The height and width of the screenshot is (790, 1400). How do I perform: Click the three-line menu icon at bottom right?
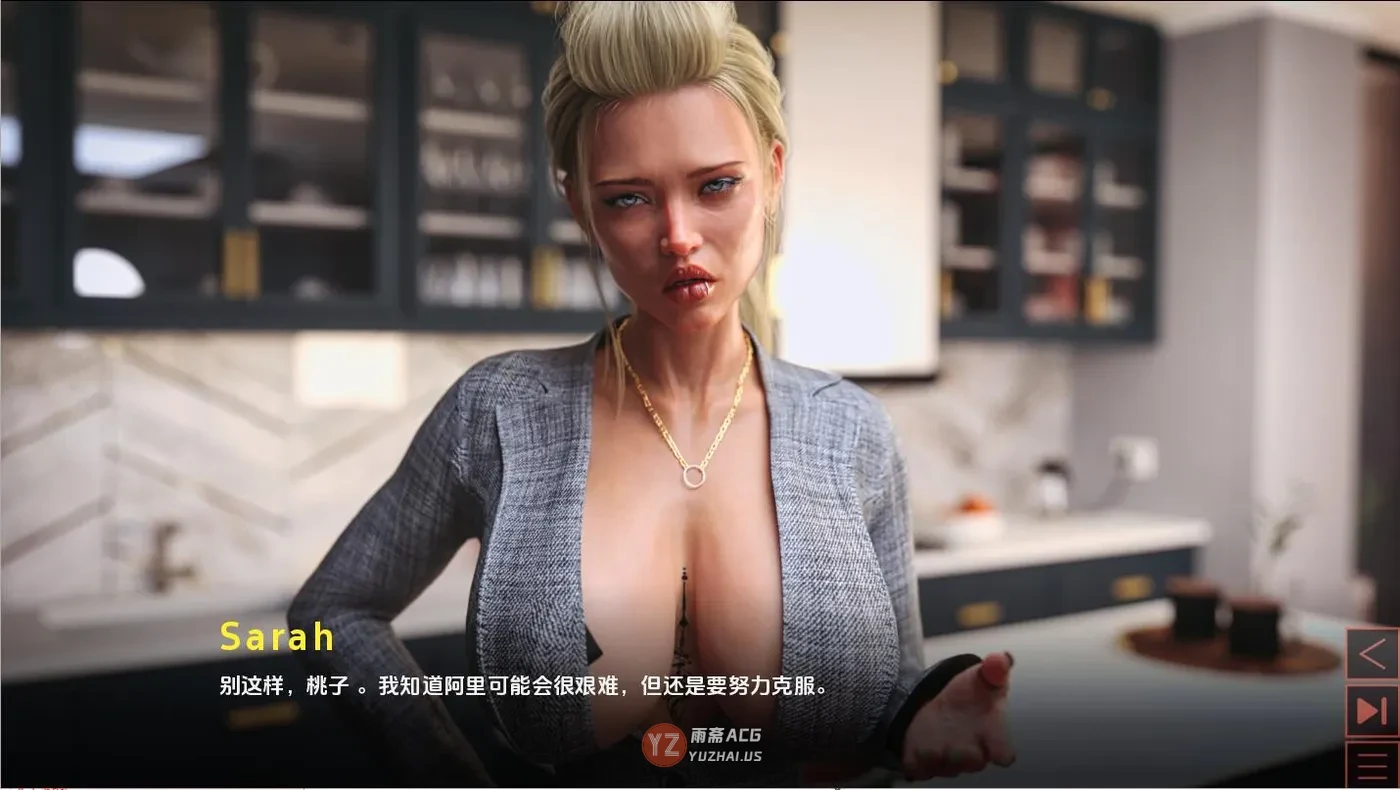coord(1372,763)
